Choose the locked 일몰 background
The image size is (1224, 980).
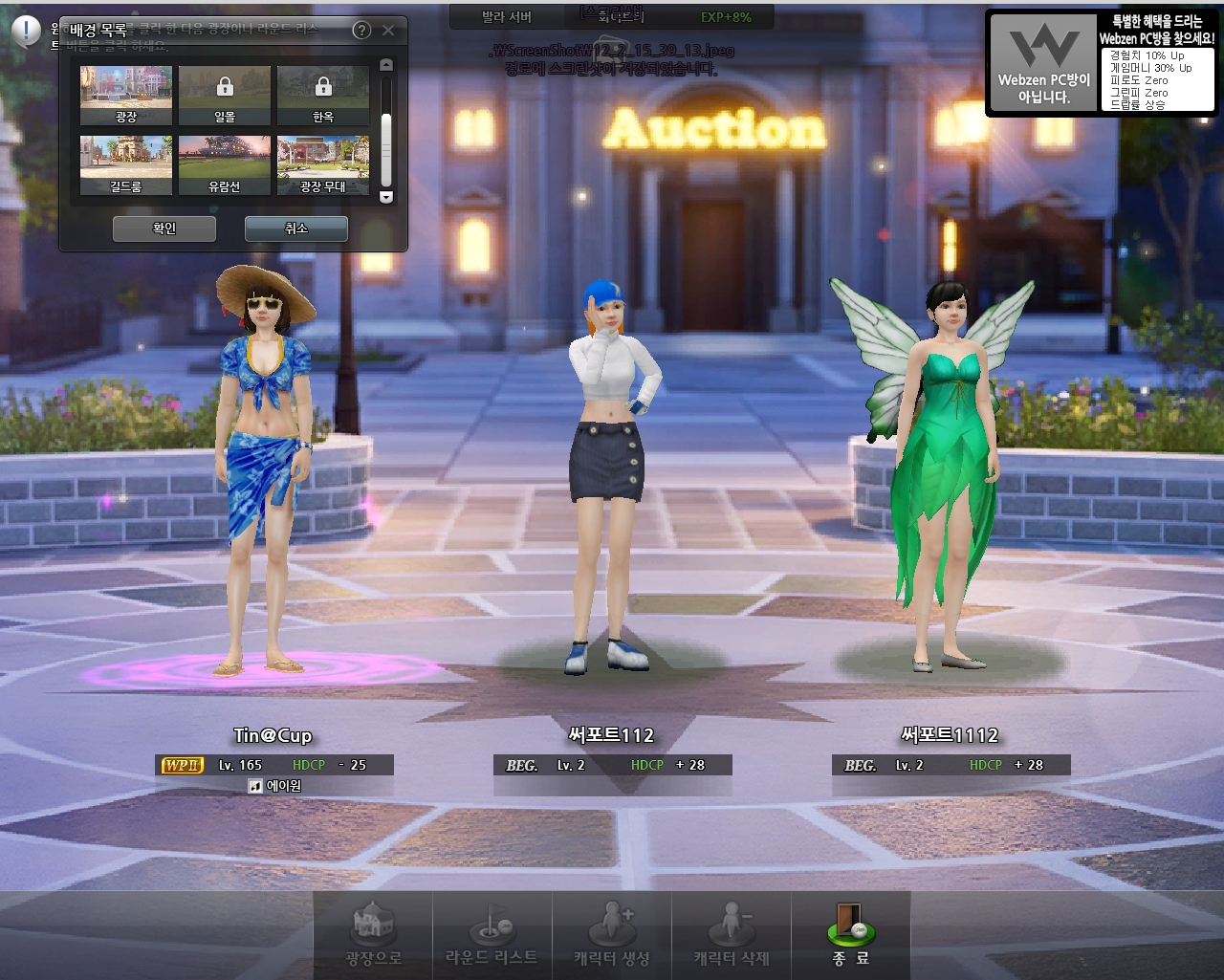225,95
